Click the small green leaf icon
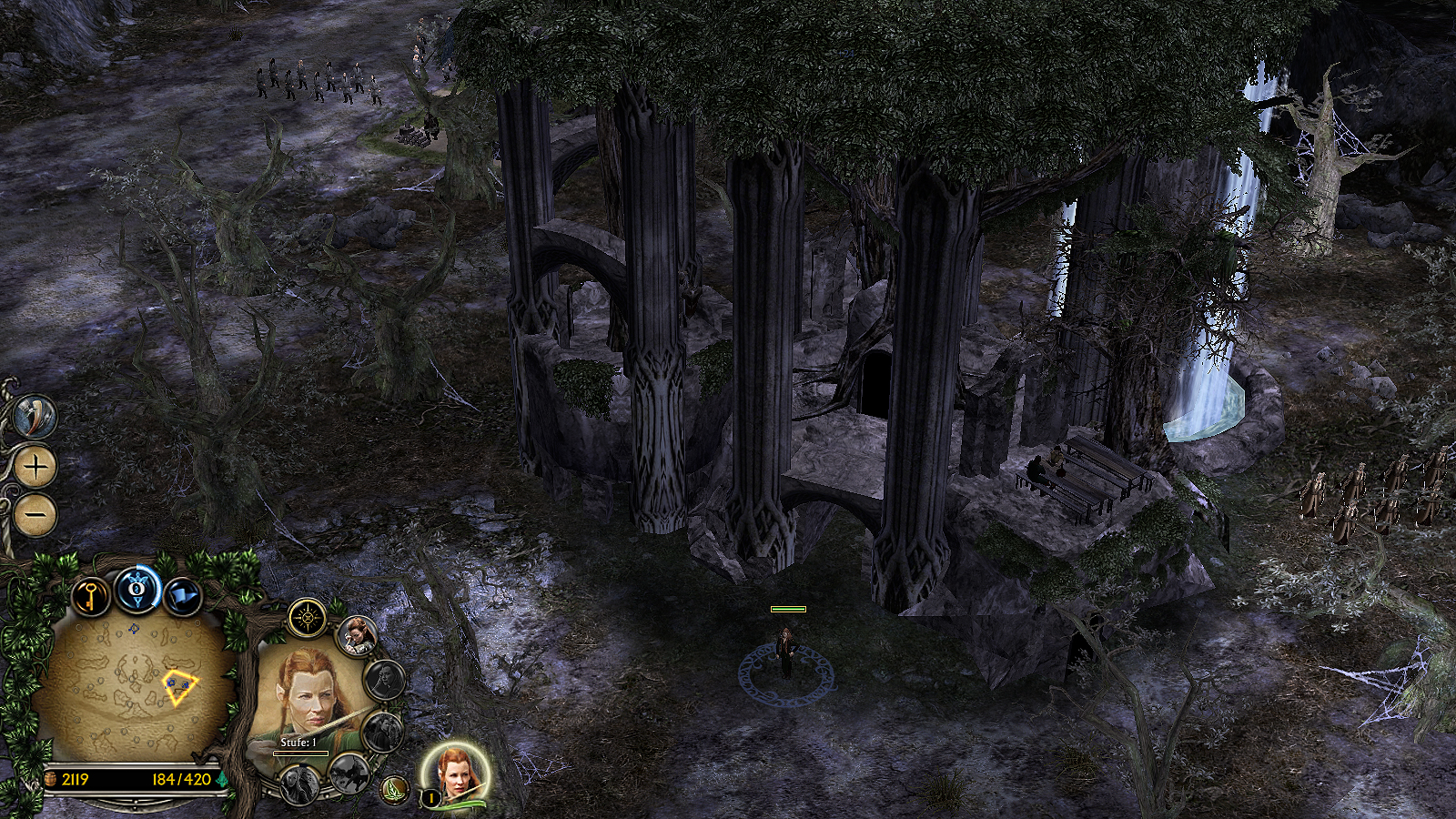This screenshot has width=1456, height=819. click(x=394, y=788)
